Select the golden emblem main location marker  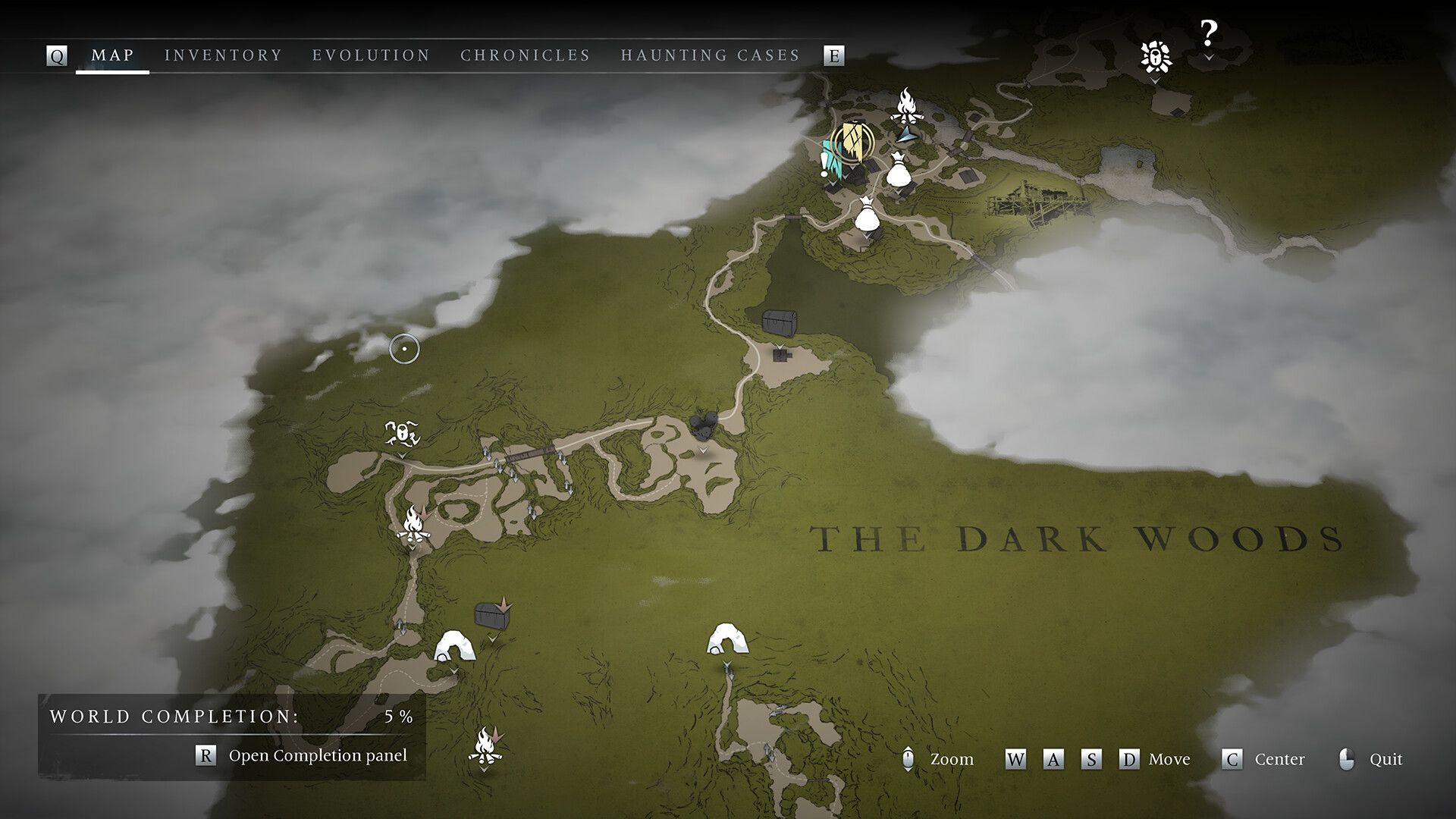click(852, 144)
